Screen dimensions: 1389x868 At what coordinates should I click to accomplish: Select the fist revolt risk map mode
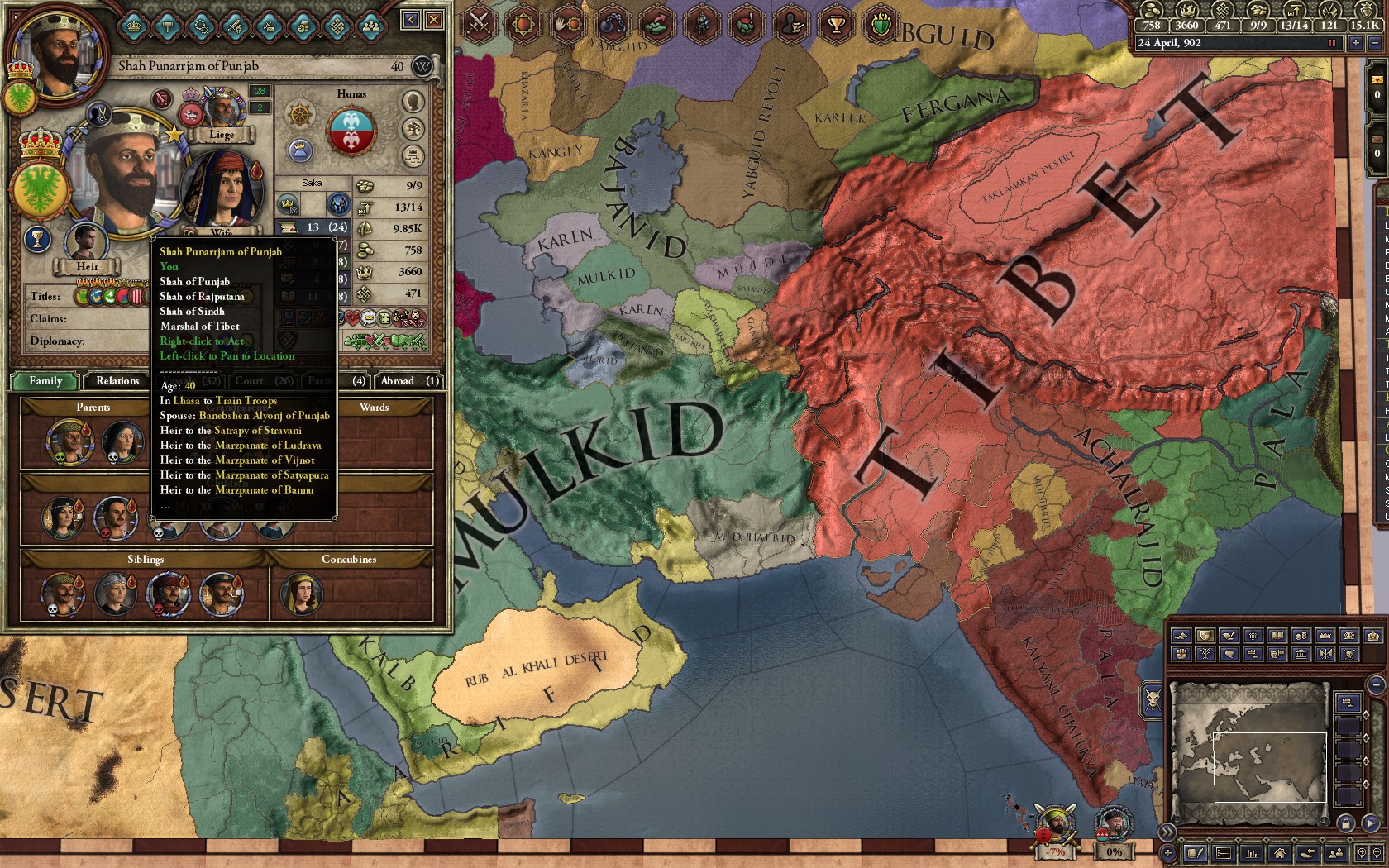coord(1181,654)
